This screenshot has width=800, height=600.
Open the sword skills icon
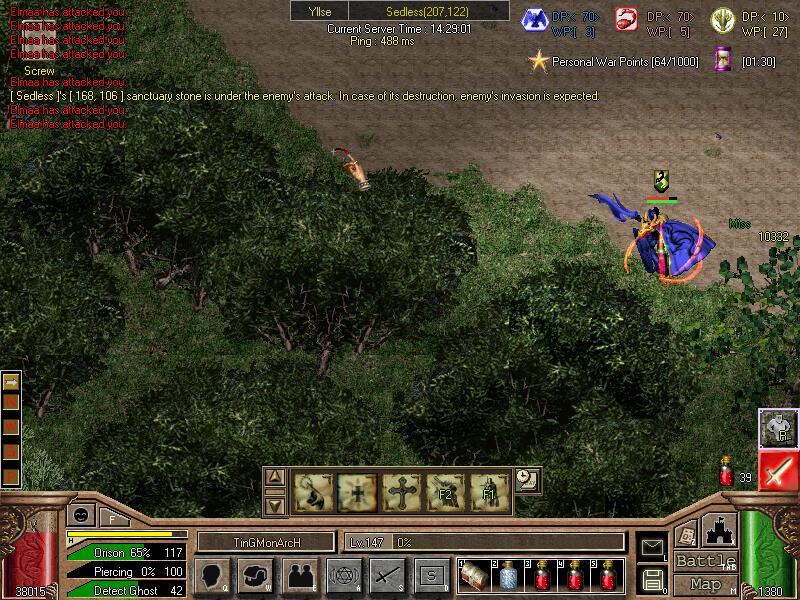(x=387, y=576)
